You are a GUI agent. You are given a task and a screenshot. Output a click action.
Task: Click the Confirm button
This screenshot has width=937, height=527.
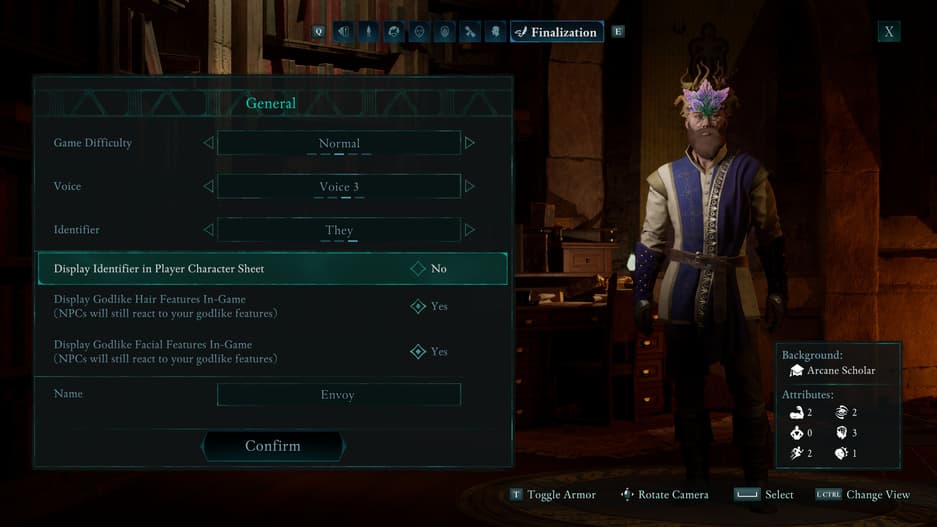tap(273, 446)
